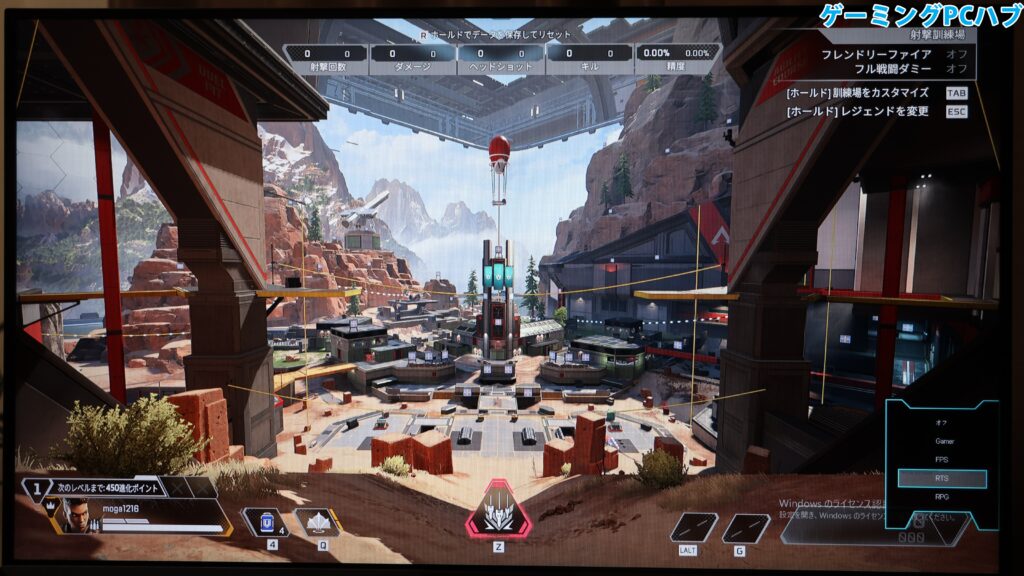Select the オフ option in monitor menu
Screen dimensions: 1024x576
(x=941, y=421)
